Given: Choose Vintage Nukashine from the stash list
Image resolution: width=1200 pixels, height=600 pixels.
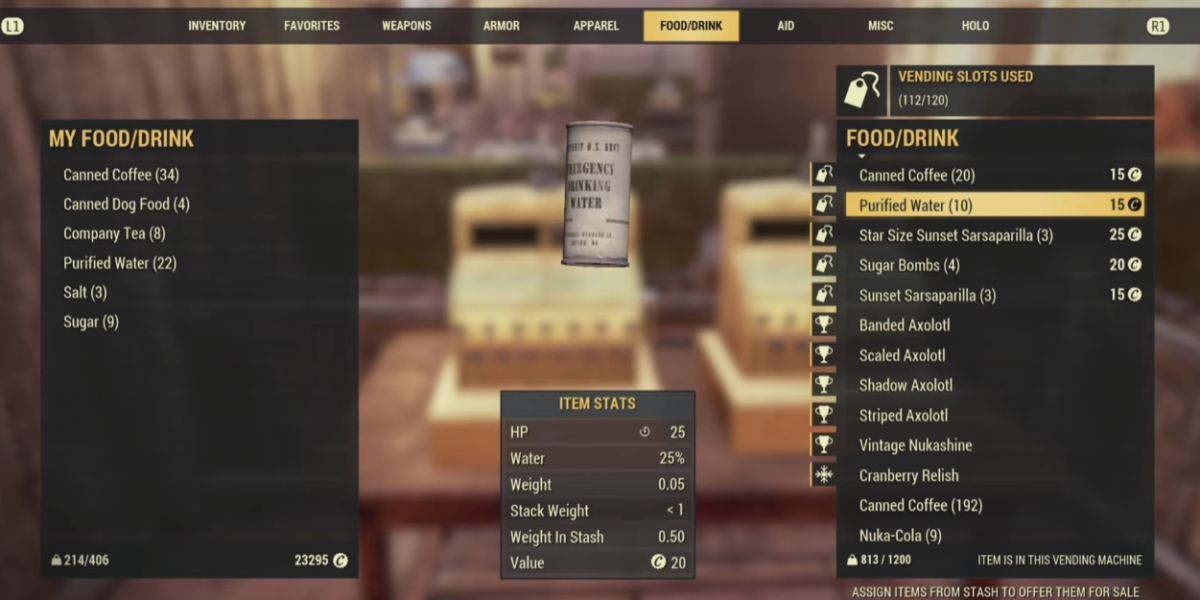Looking at the screenshot, I should (915, 445).
